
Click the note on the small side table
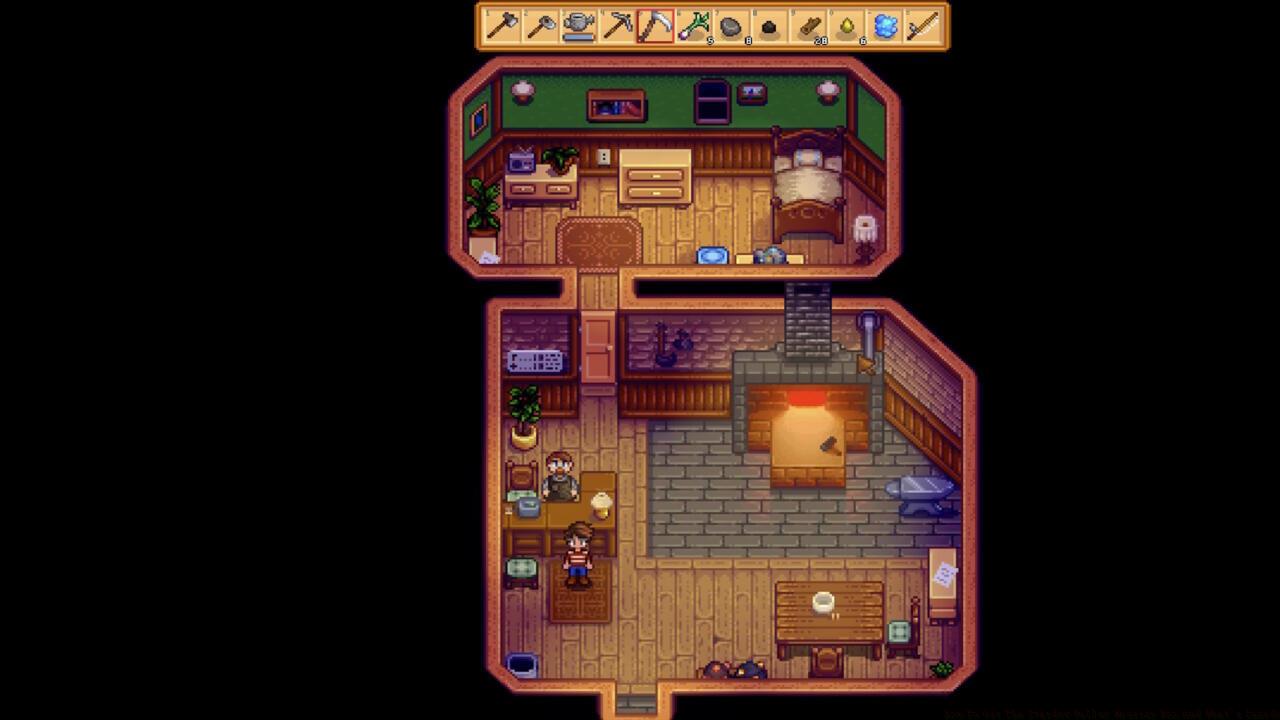click(944, 572)
